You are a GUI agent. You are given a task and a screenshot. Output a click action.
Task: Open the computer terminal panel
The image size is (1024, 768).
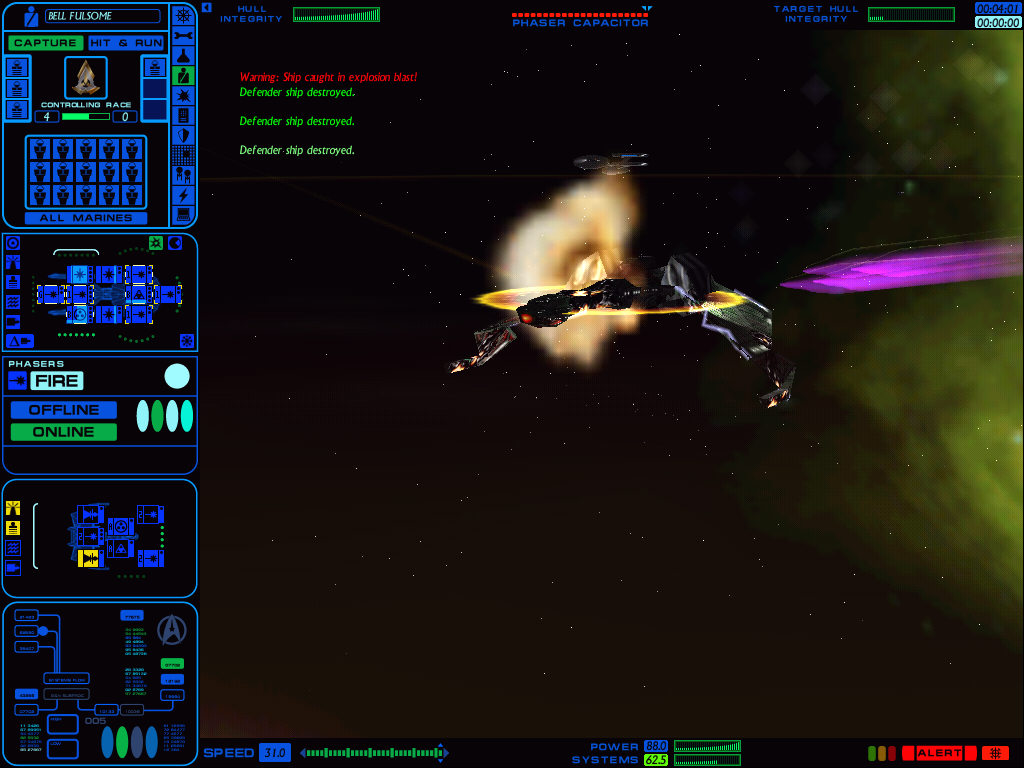point(183,215)
